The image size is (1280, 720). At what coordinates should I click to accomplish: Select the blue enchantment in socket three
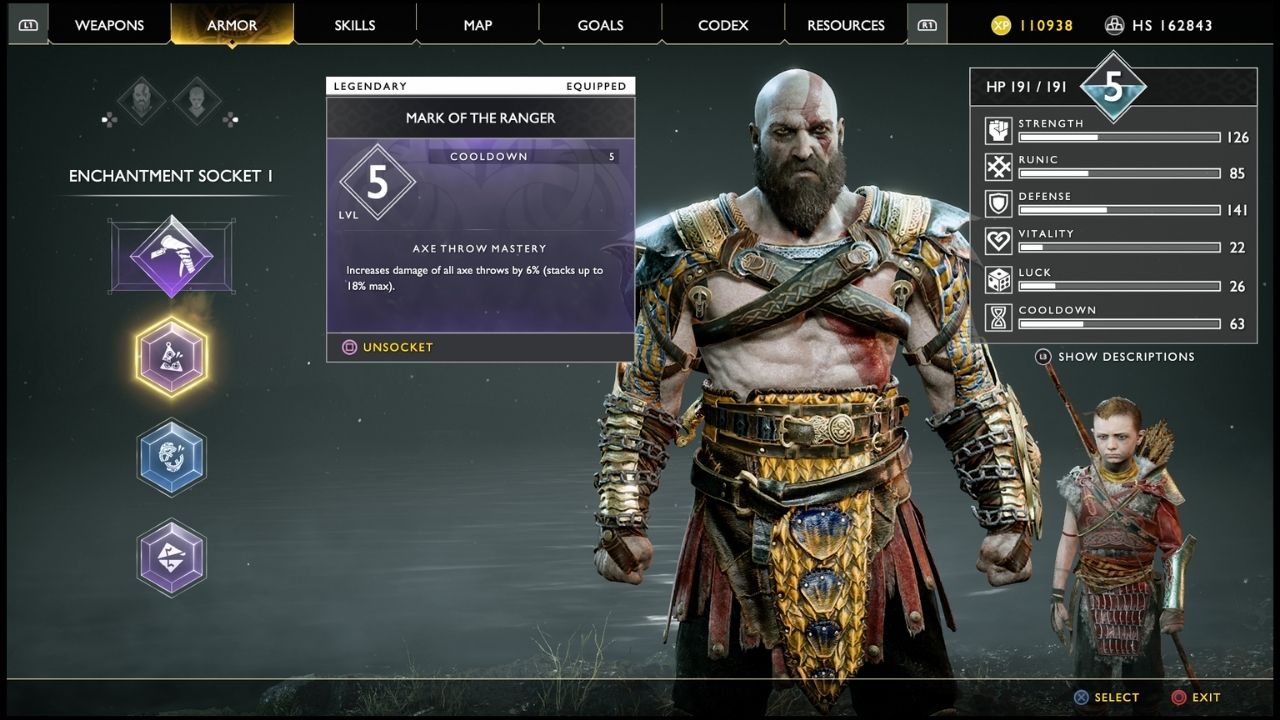pyautogui.click(x=172, y=458)
